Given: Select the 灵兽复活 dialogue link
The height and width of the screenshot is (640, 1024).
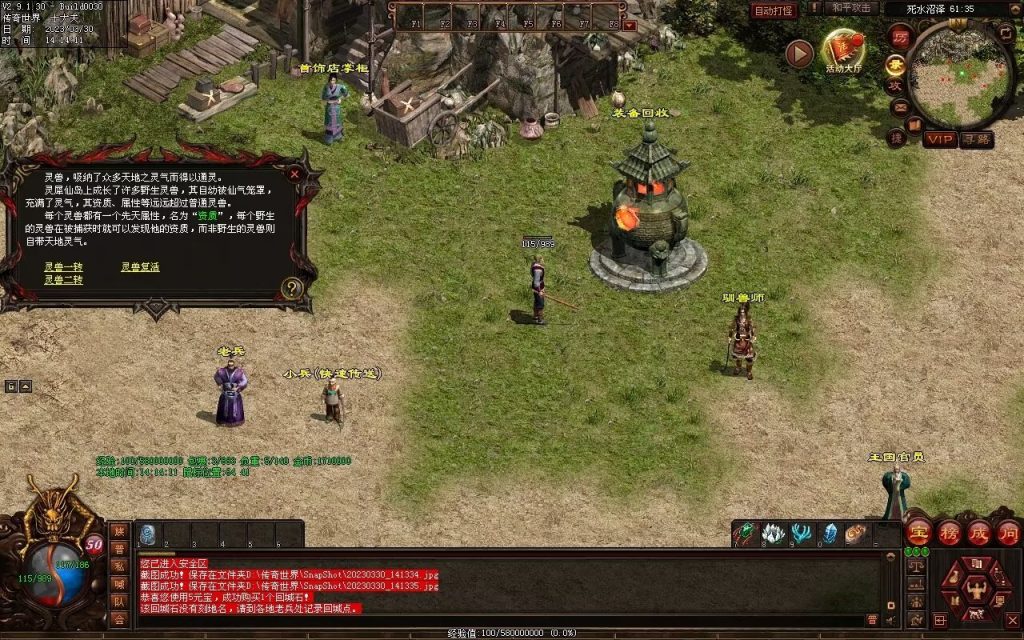Looking at the screenshot, I should (x=140, y=267).
